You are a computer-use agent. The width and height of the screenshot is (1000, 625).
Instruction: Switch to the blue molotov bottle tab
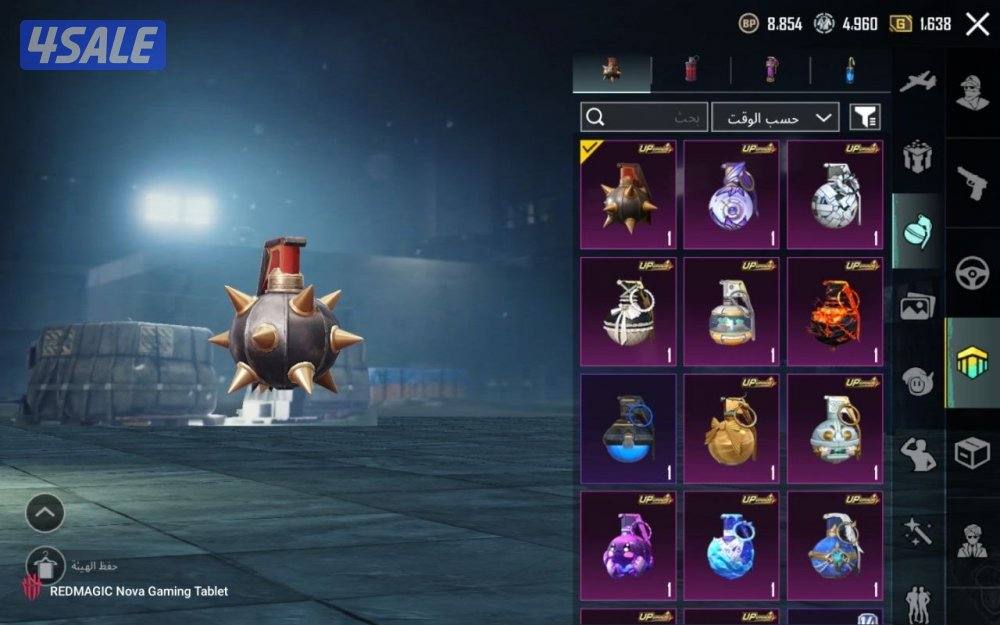click(x=849, y=70)
